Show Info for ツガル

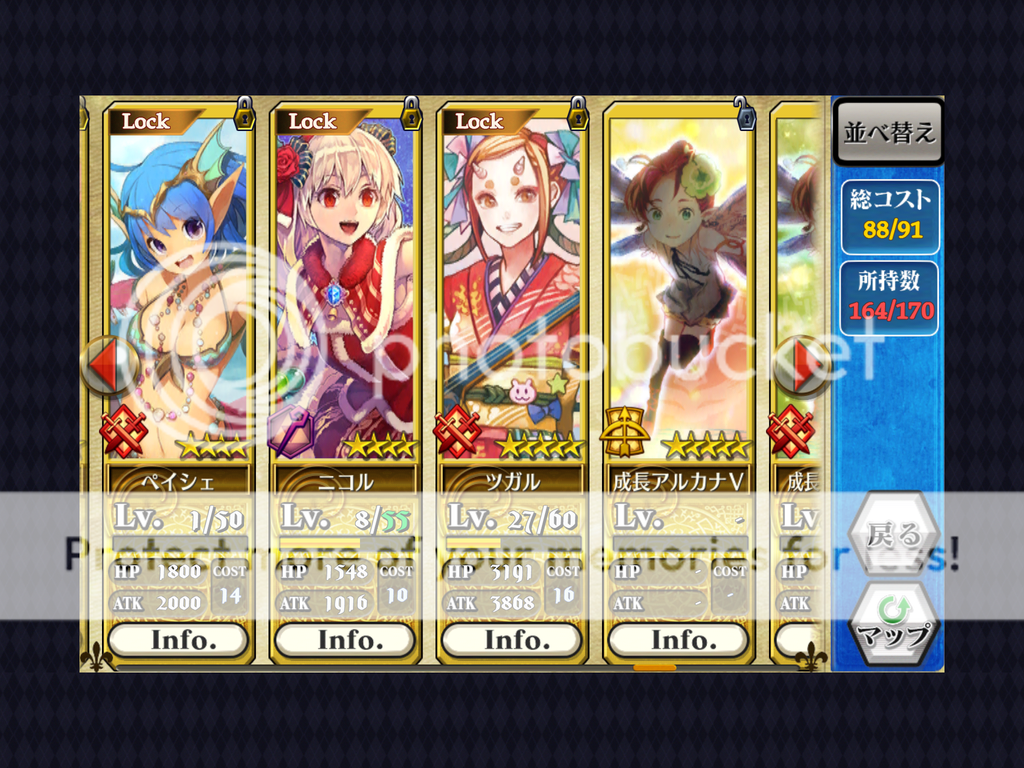coord(511,640)
